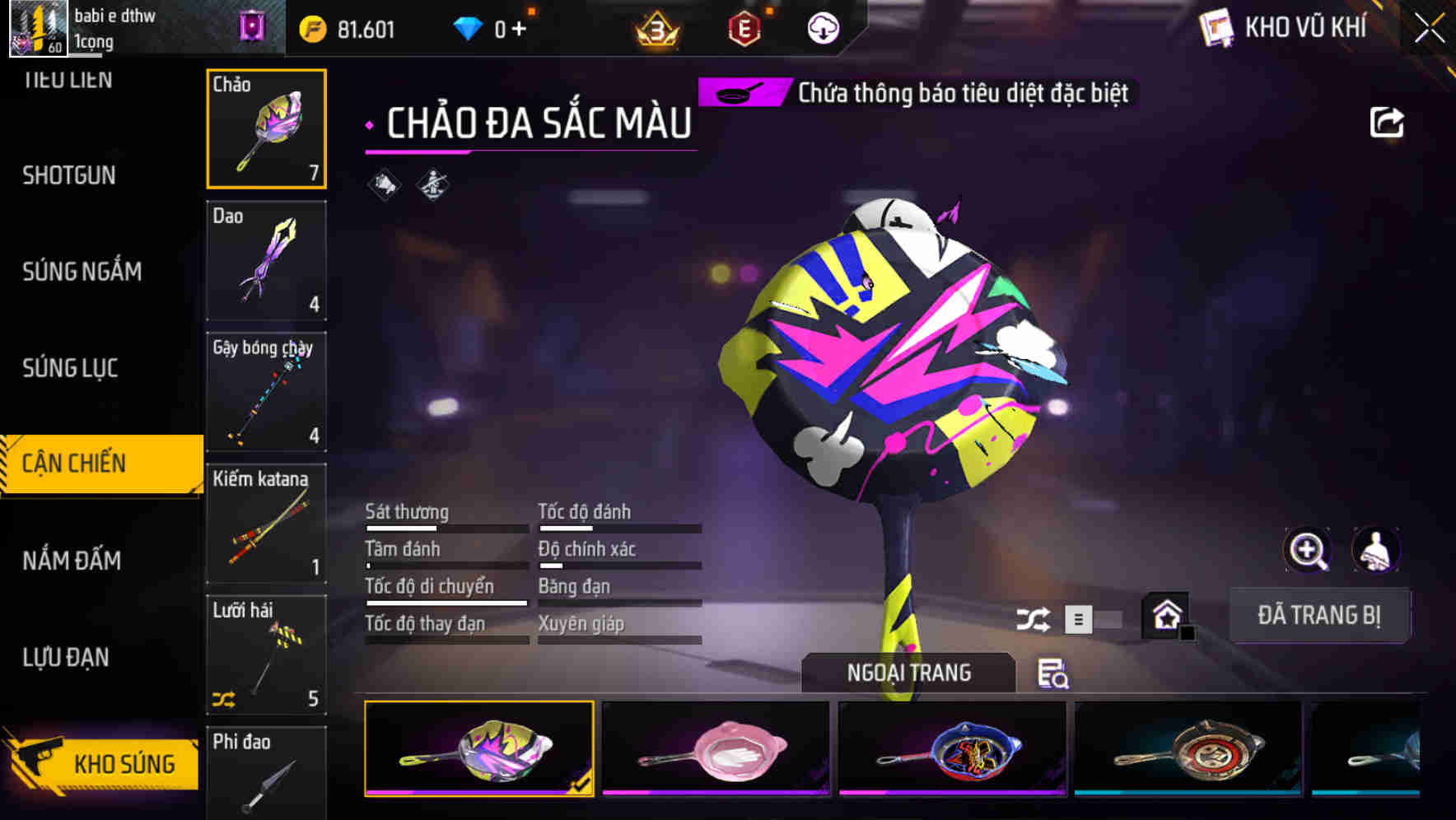Viewport: 1456px width, 820px height.
Task: Click the cloud download icon in top bar
Action: 823,27
